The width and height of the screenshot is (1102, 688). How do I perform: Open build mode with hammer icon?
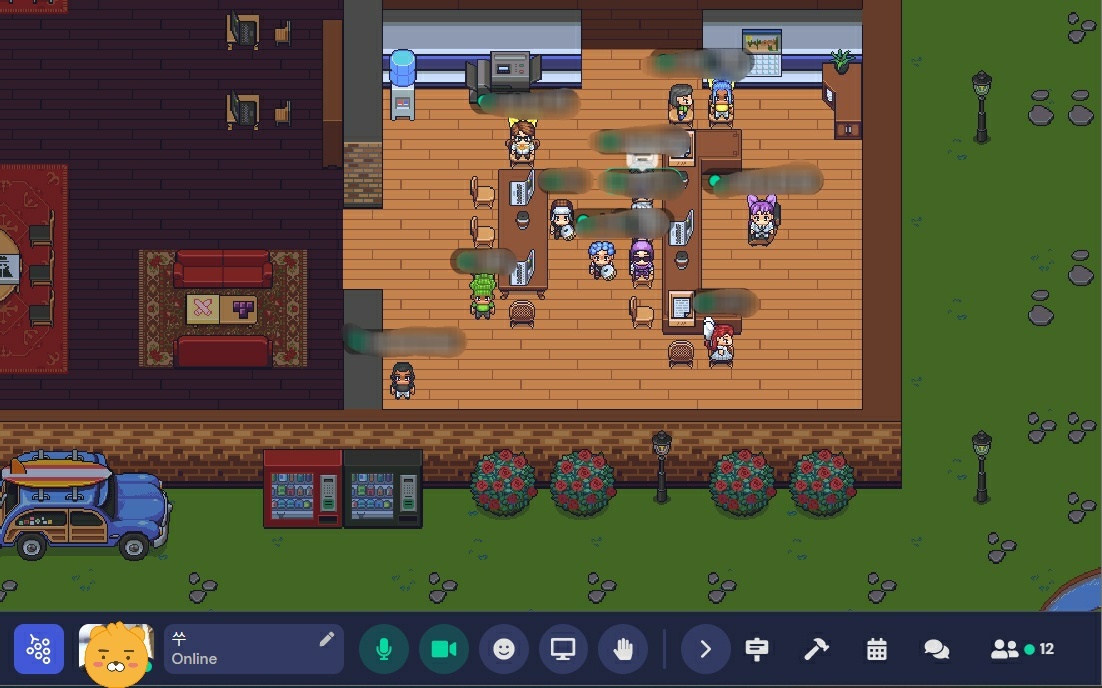(x=816, y=650)
